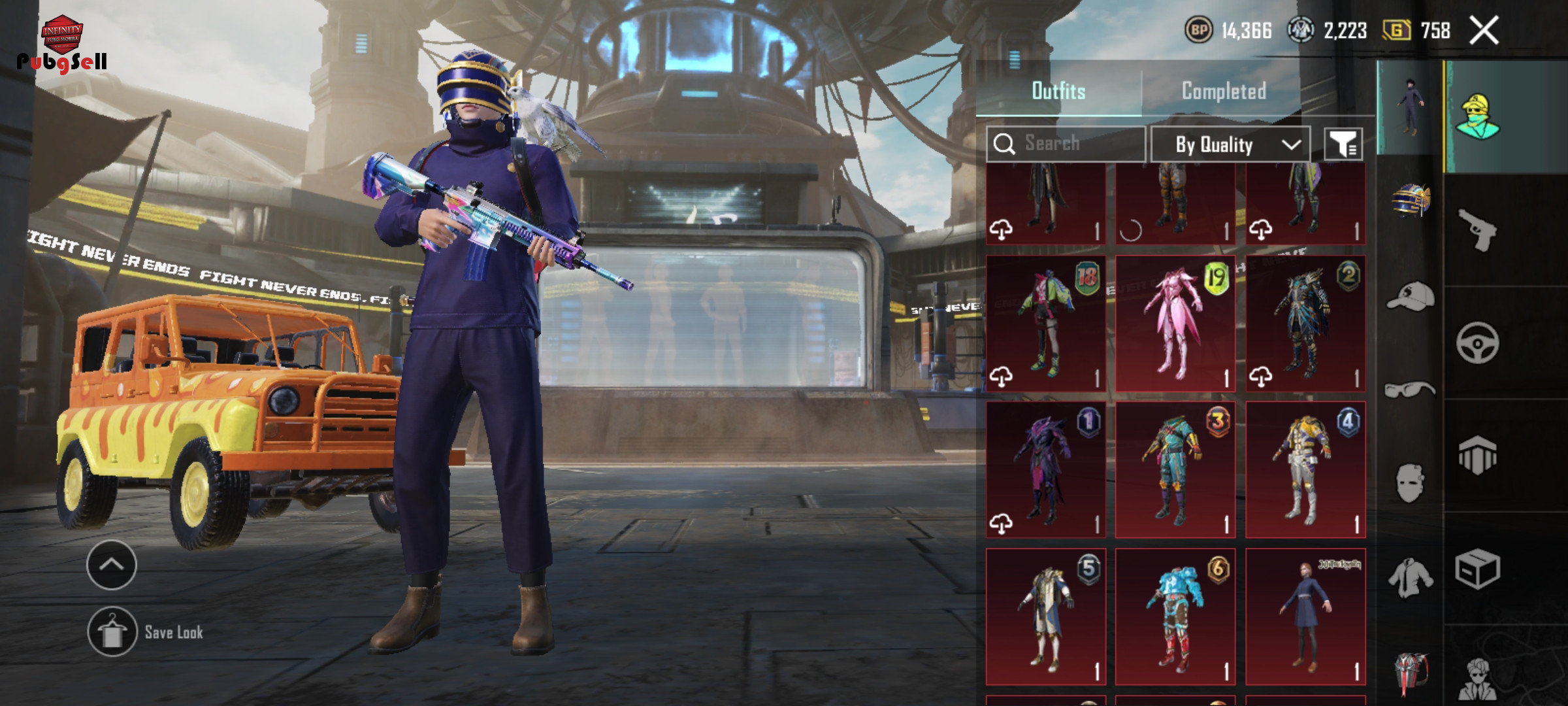Close the inventory screen
The image size is (1568, 706).
[1484, 31]
